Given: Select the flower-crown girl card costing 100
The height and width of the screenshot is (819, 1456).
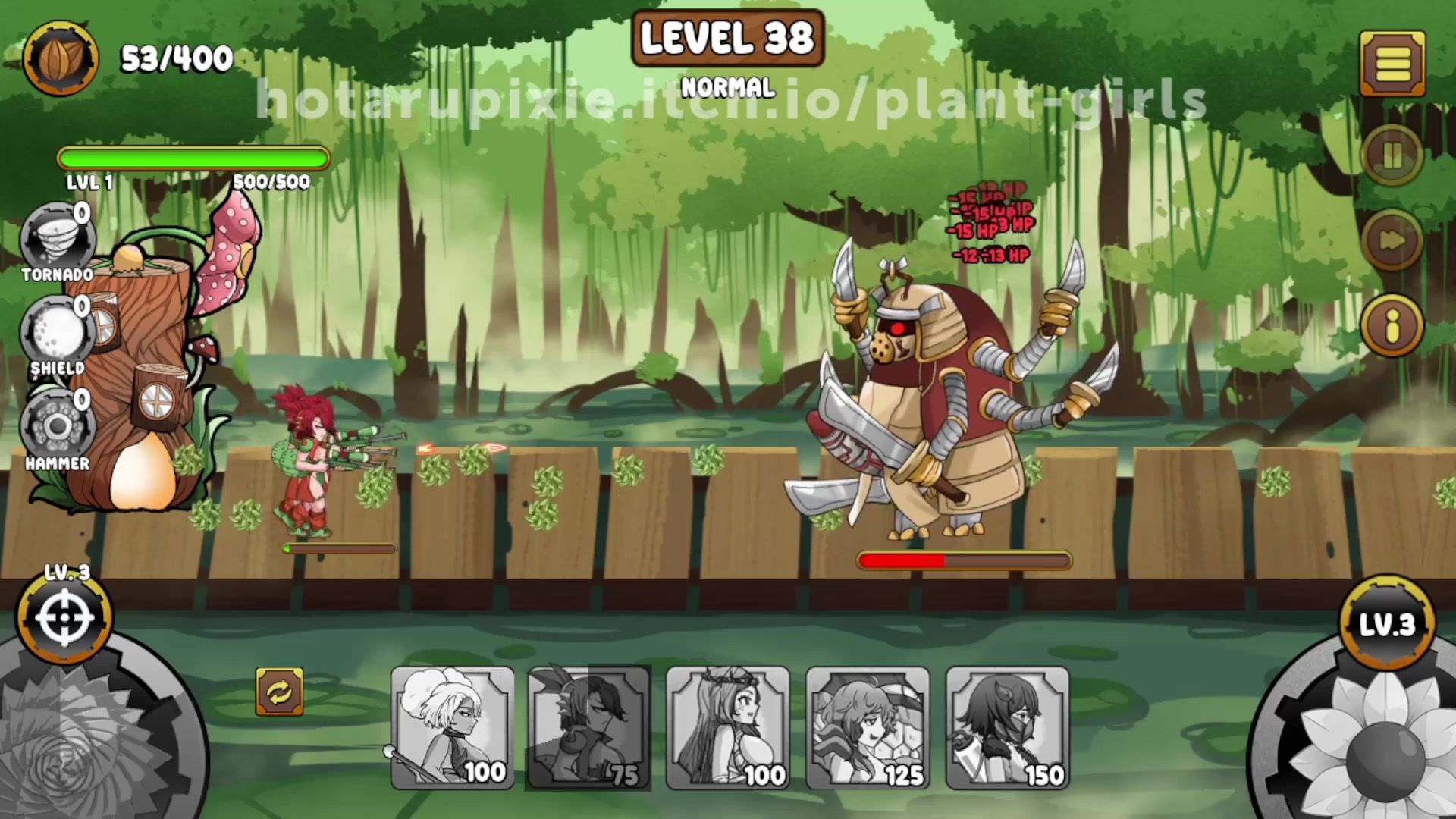Looking at the screenshot, I should [x=728, y=728].
